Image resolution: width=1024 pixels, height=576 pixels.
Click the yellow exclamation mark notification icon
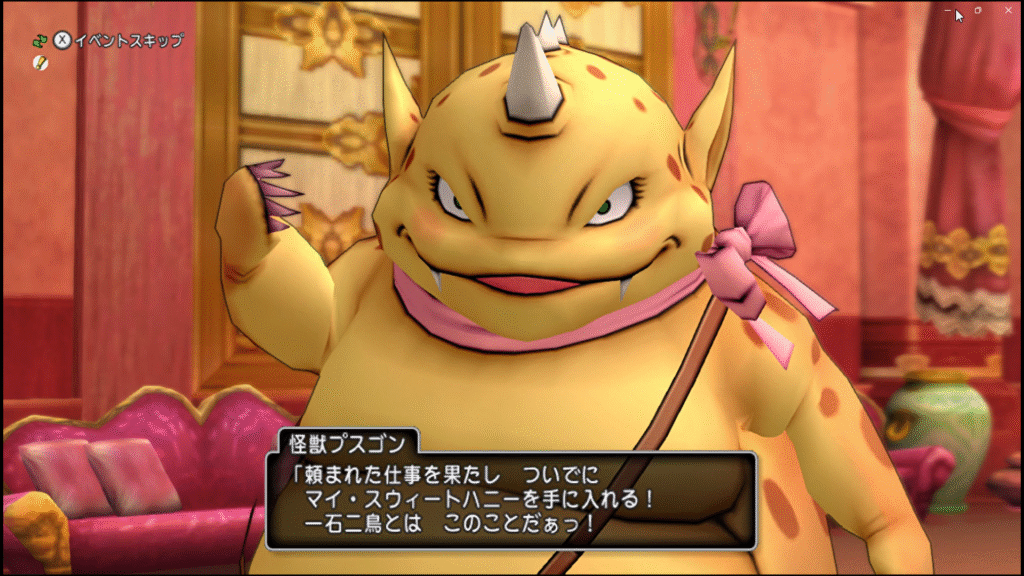click(40, 63)
